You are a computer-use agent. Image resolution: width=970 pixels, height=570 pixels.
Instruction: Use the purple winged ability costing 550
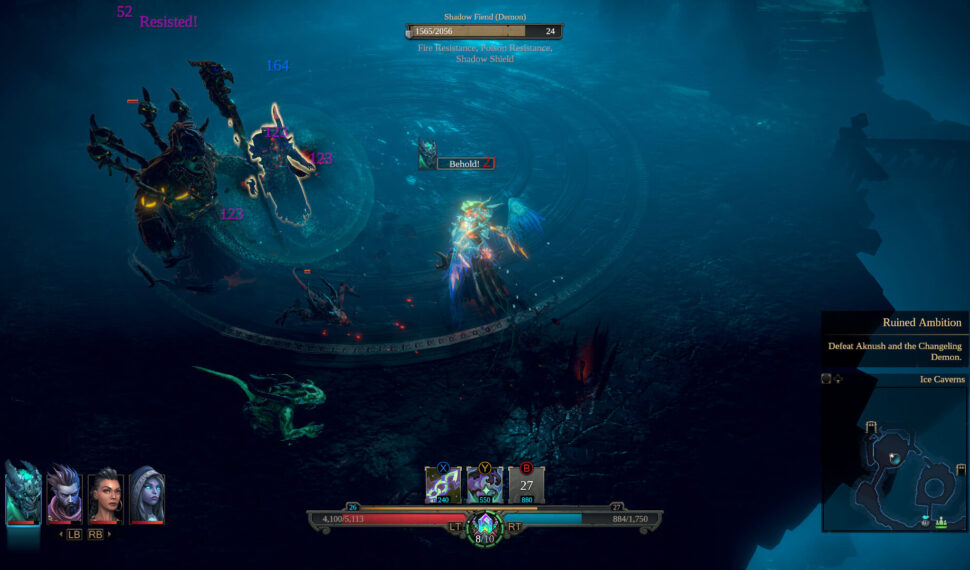pyautogui.click(x=485, y=485)
